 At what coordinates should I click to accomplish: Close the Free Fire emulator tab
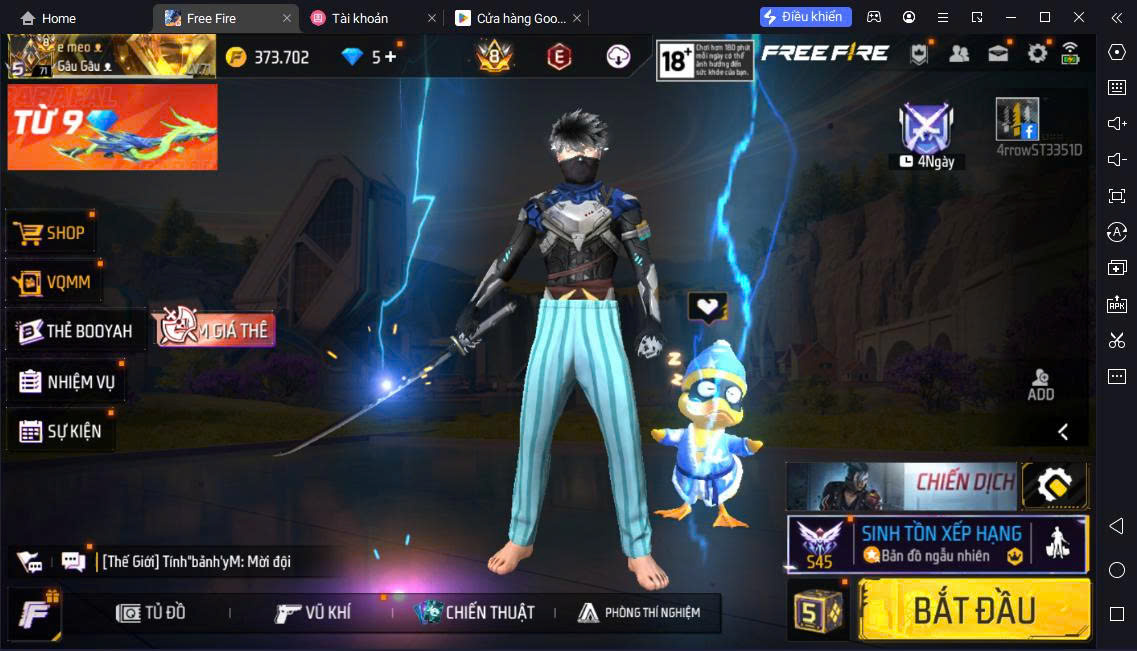tap(287, 18)
